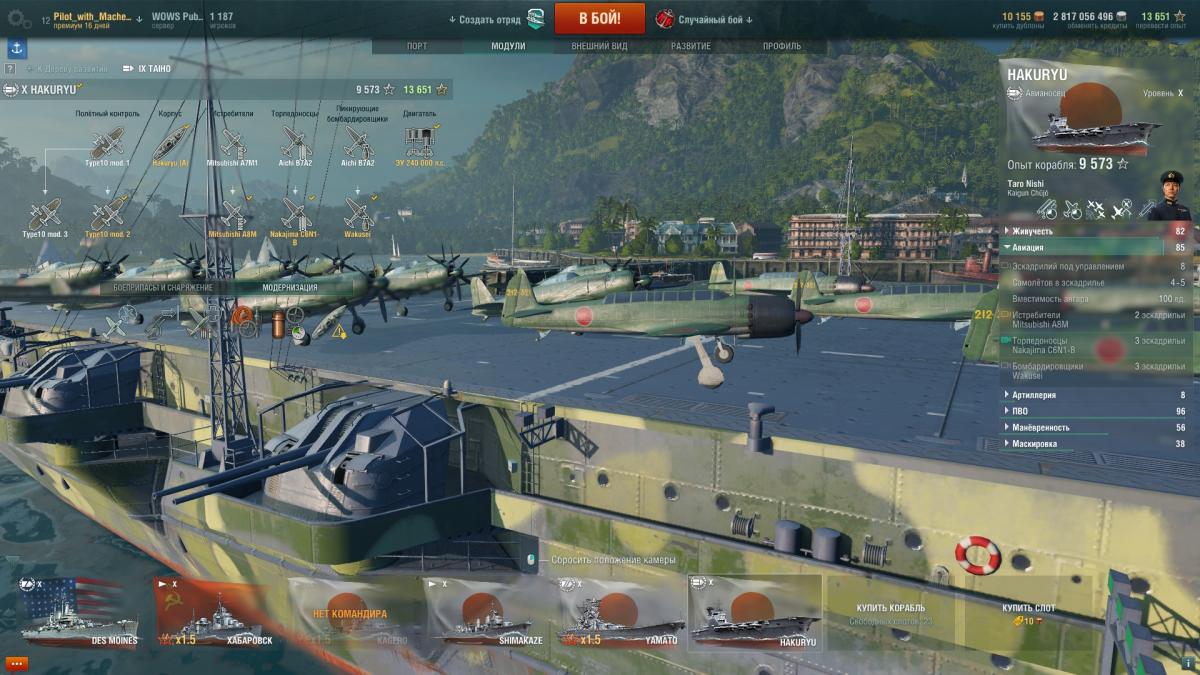Screen dimensions: 1200x675
Task: Open the Случайный бой battle type dropdown
Action: click(705, 19)
